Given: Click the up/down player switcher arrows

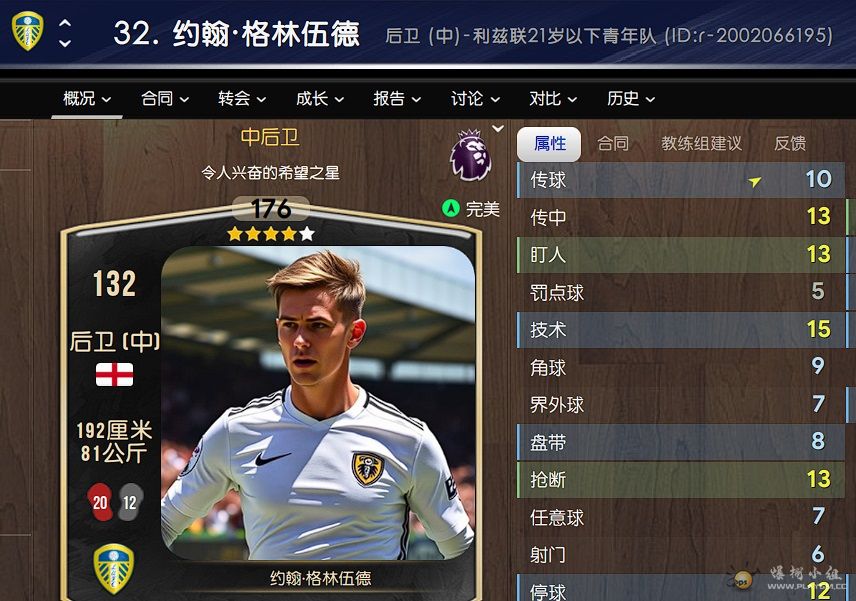Looking at the screenshot, I should [65, 33].
